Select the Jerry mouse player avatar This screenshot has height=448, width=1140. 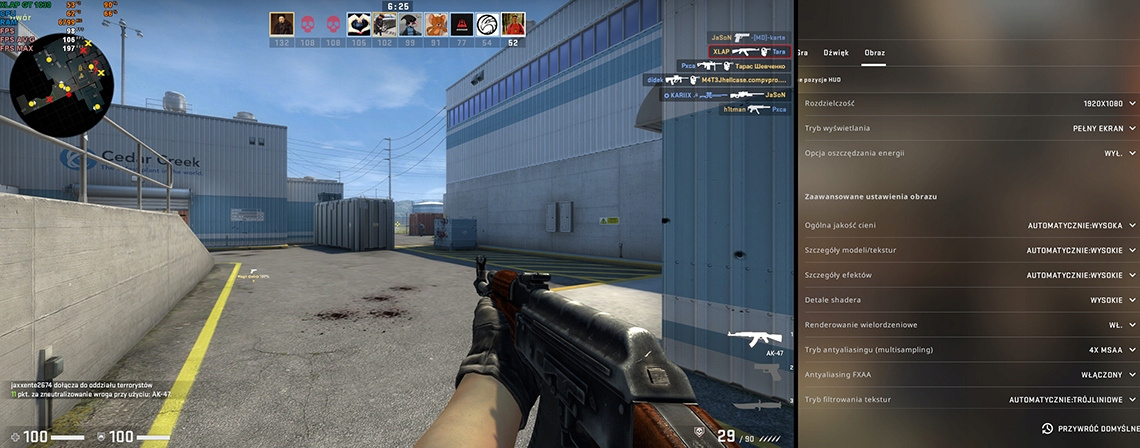[x=436, y=25]
